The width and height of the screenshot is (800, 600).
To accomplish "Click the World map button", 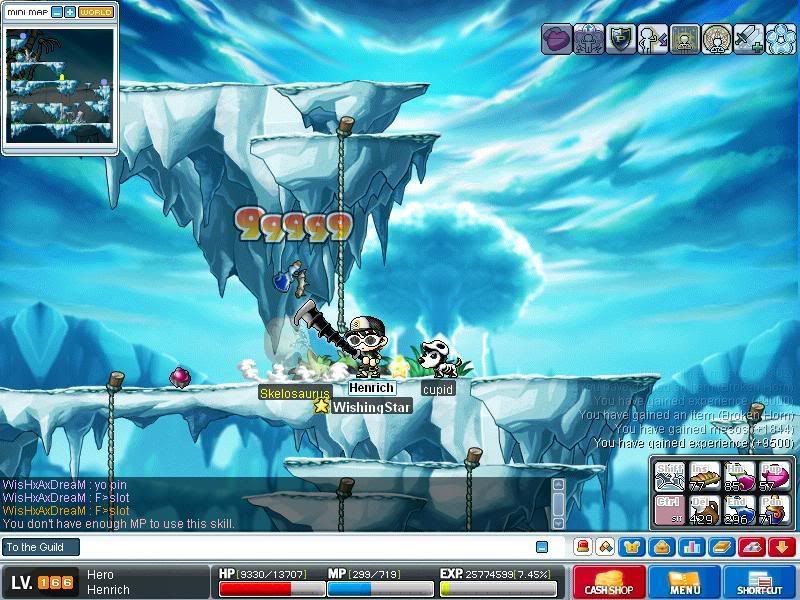I will click(96, 12).
